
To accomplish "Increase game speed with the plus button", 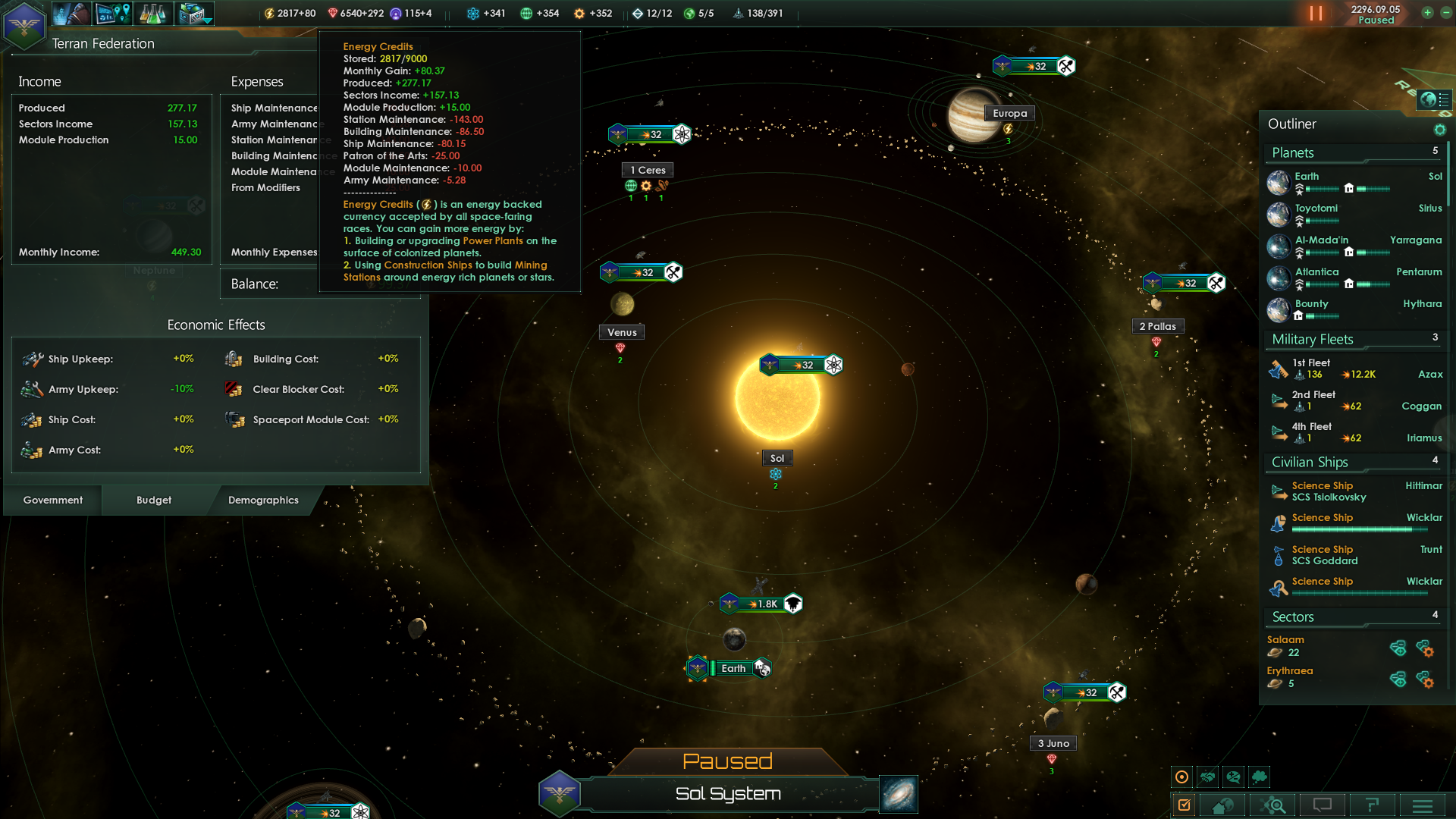I will pos(1427,13).
